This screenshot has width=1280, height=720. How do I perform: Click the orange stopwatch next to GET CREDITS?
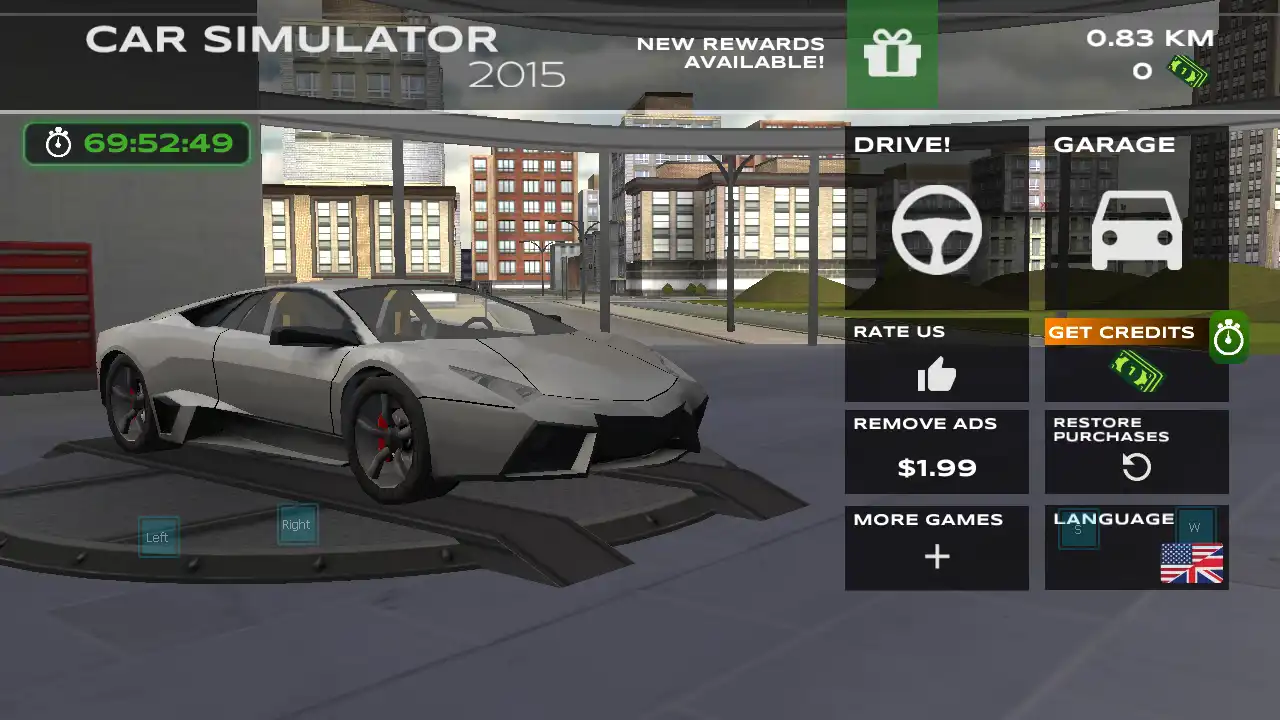point(1229,337)
